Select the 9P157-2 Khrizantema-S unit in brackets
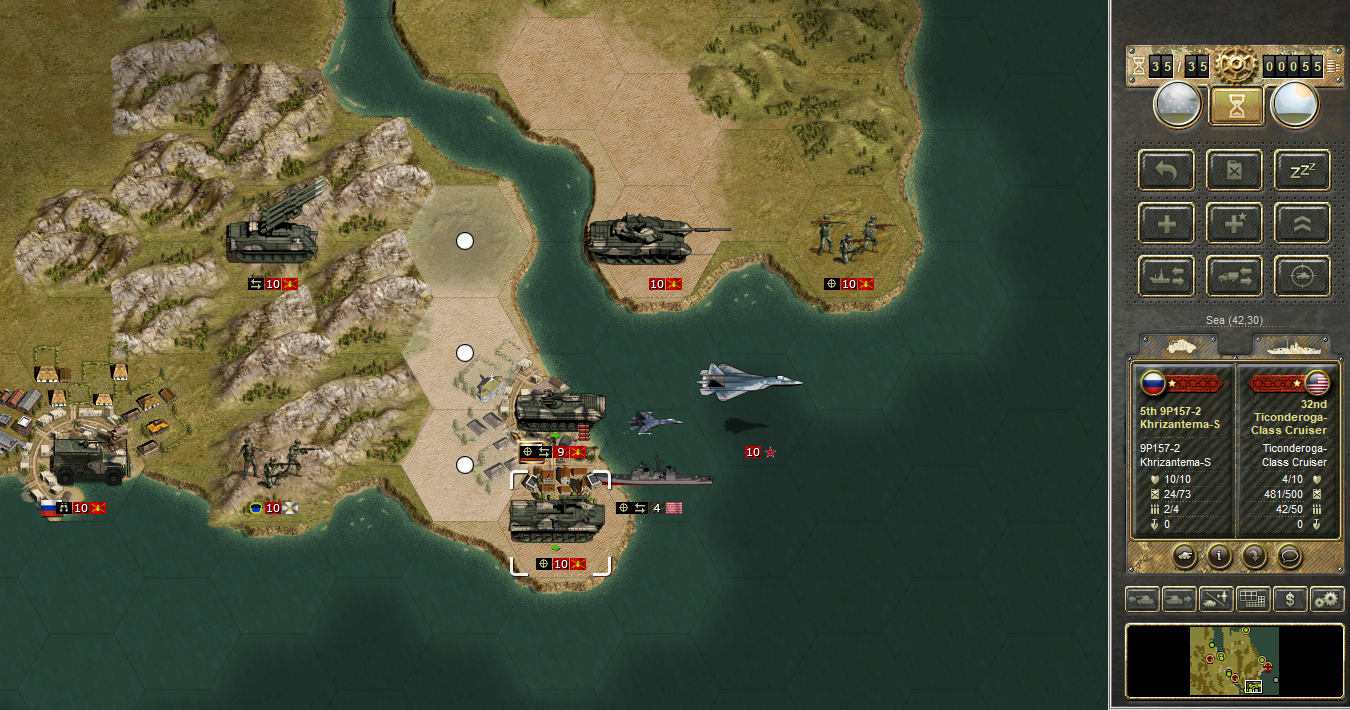Image resolution: width=1350 pixels, height=710 pixels. [560, 521]
